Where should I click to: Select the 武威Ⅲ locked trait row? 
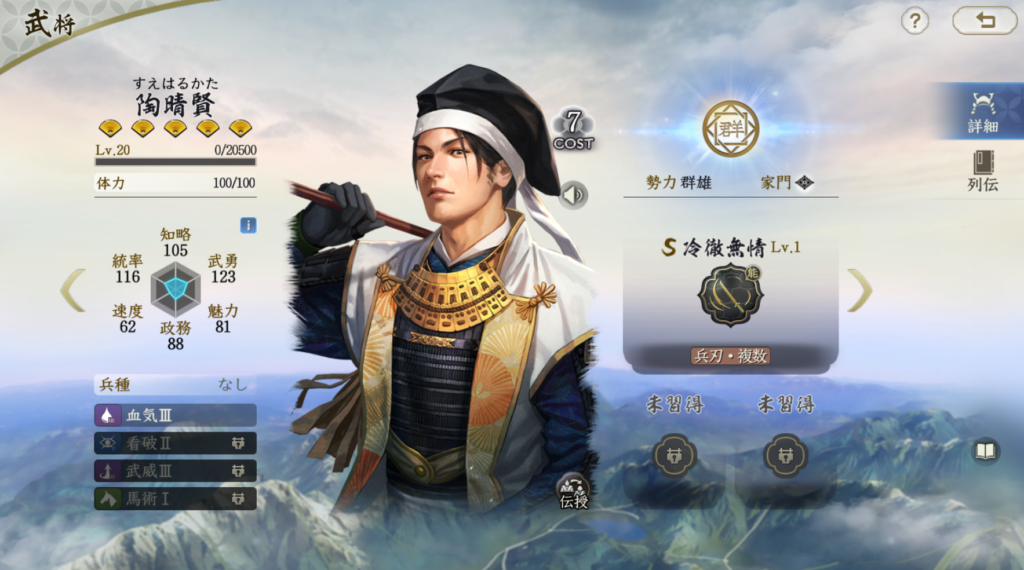click(x=175, y=470)
